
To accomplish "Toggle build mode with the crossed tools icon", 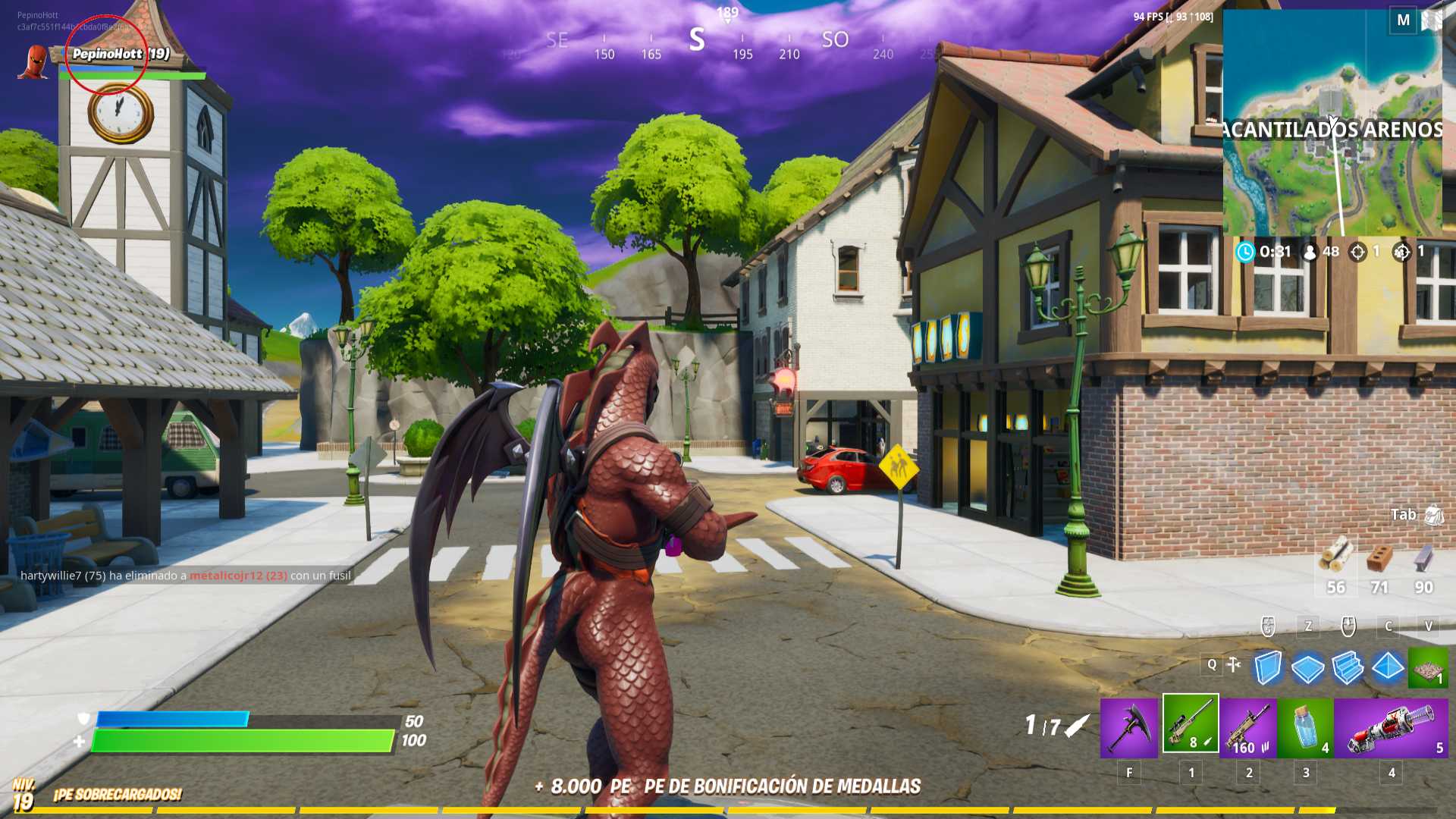I will (x=1235, y=665).
